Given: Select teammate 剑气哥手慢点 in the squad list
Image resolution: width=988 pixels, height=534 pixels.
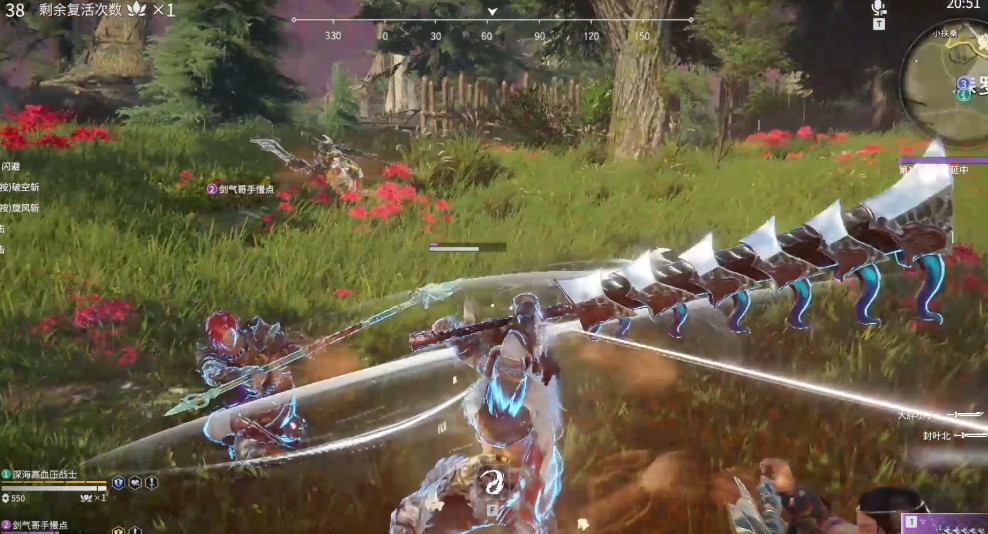Looking at the screenshot, I should (x=44, y=525).
